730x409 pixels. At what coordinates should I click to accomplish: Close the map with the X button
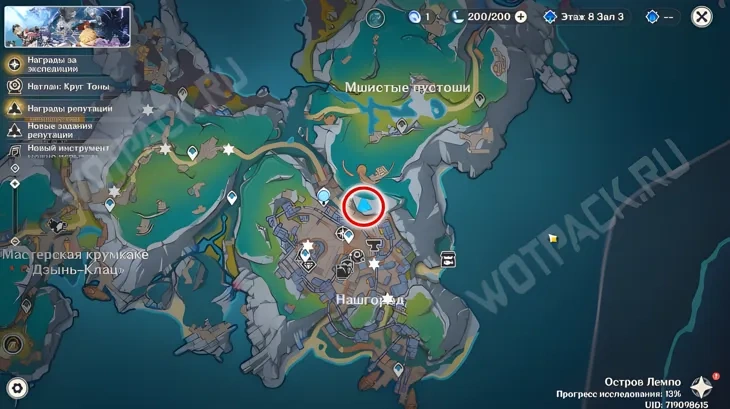coord(702,17)
